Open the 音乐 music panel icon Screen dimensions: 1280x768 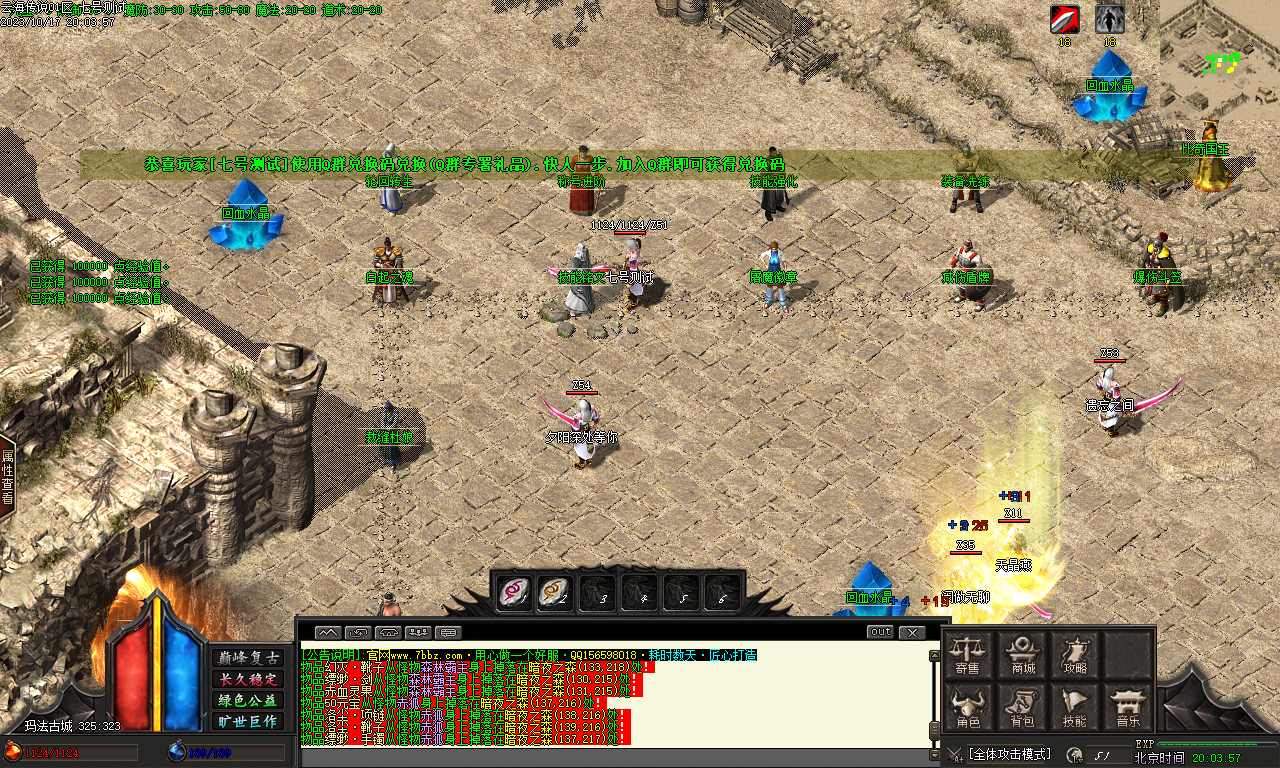tap(1129, 706)
